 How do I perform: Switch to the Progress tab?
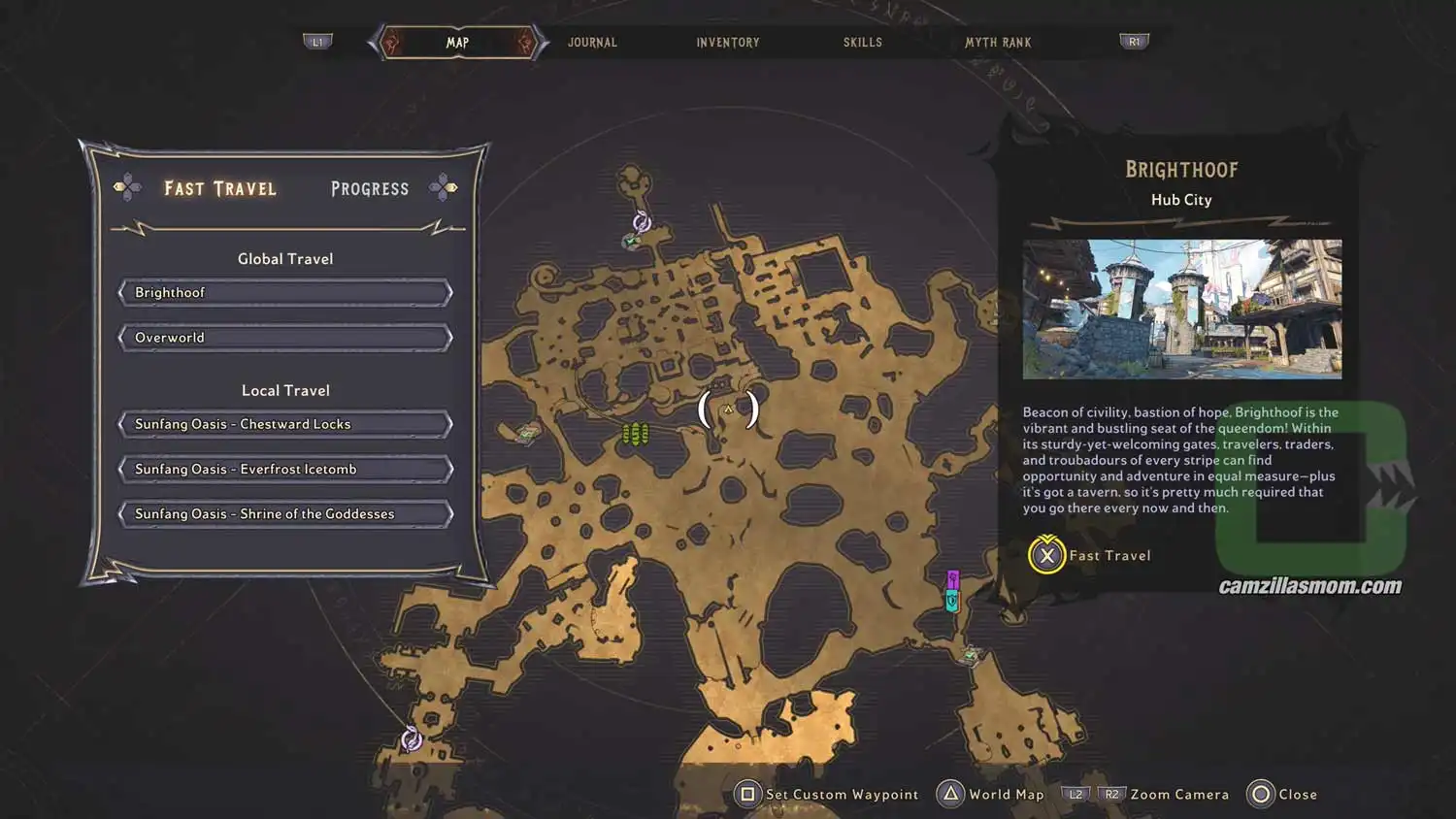(369, 188)
